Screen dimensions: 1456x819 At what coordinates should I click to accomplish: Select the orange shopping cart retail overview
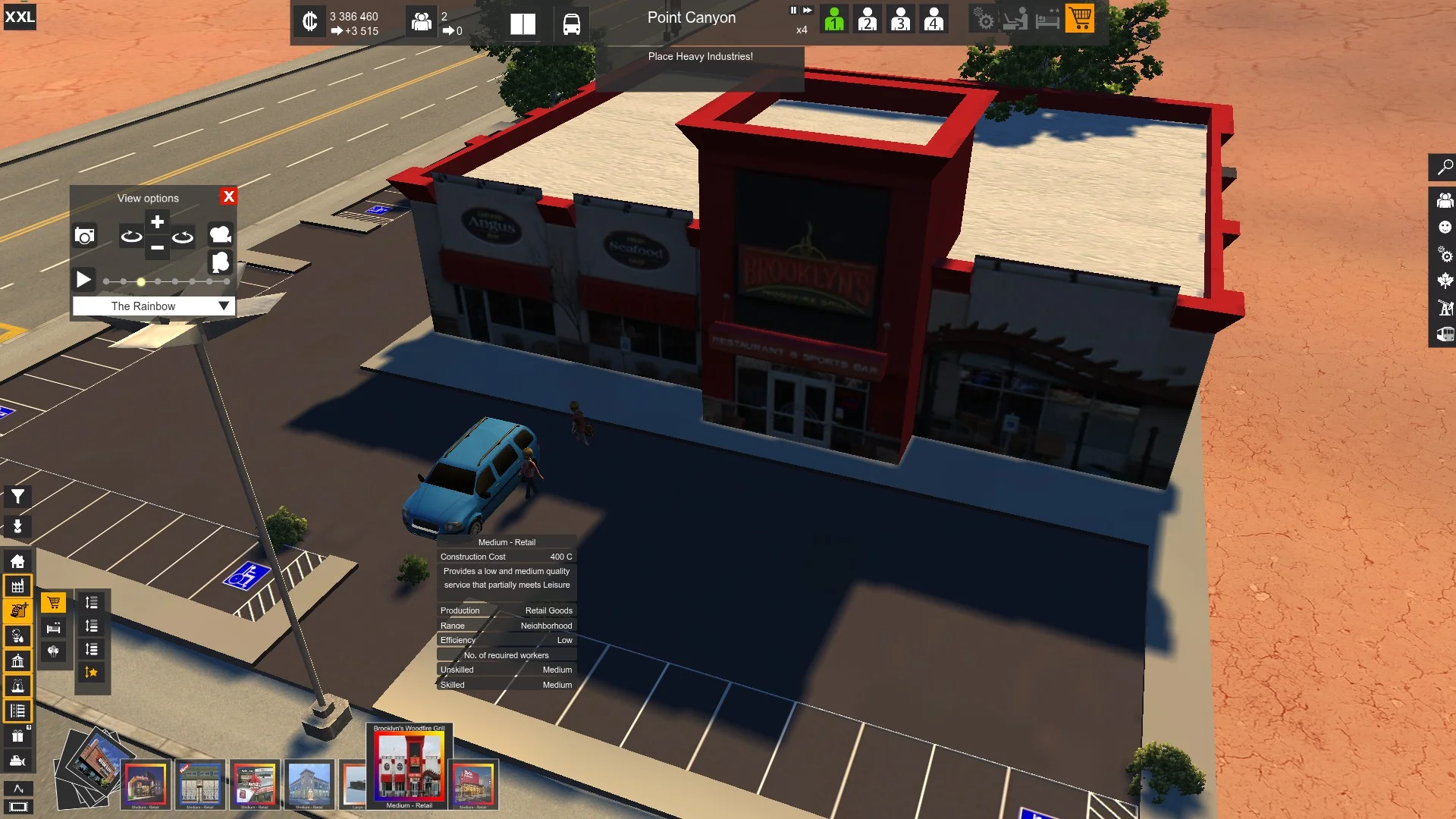pos(1080,18)
